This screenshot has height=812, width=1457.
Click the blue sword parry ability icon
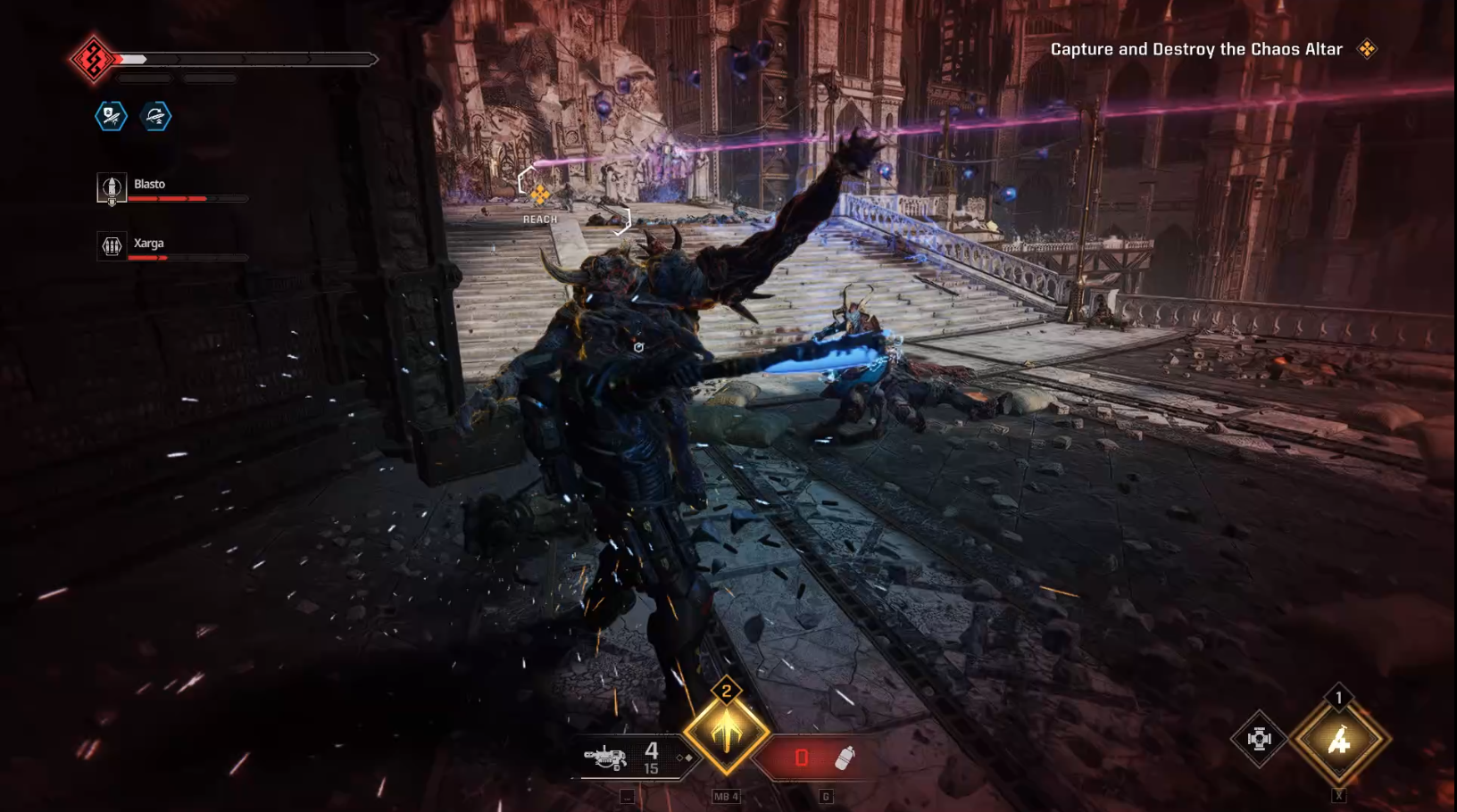155,117
